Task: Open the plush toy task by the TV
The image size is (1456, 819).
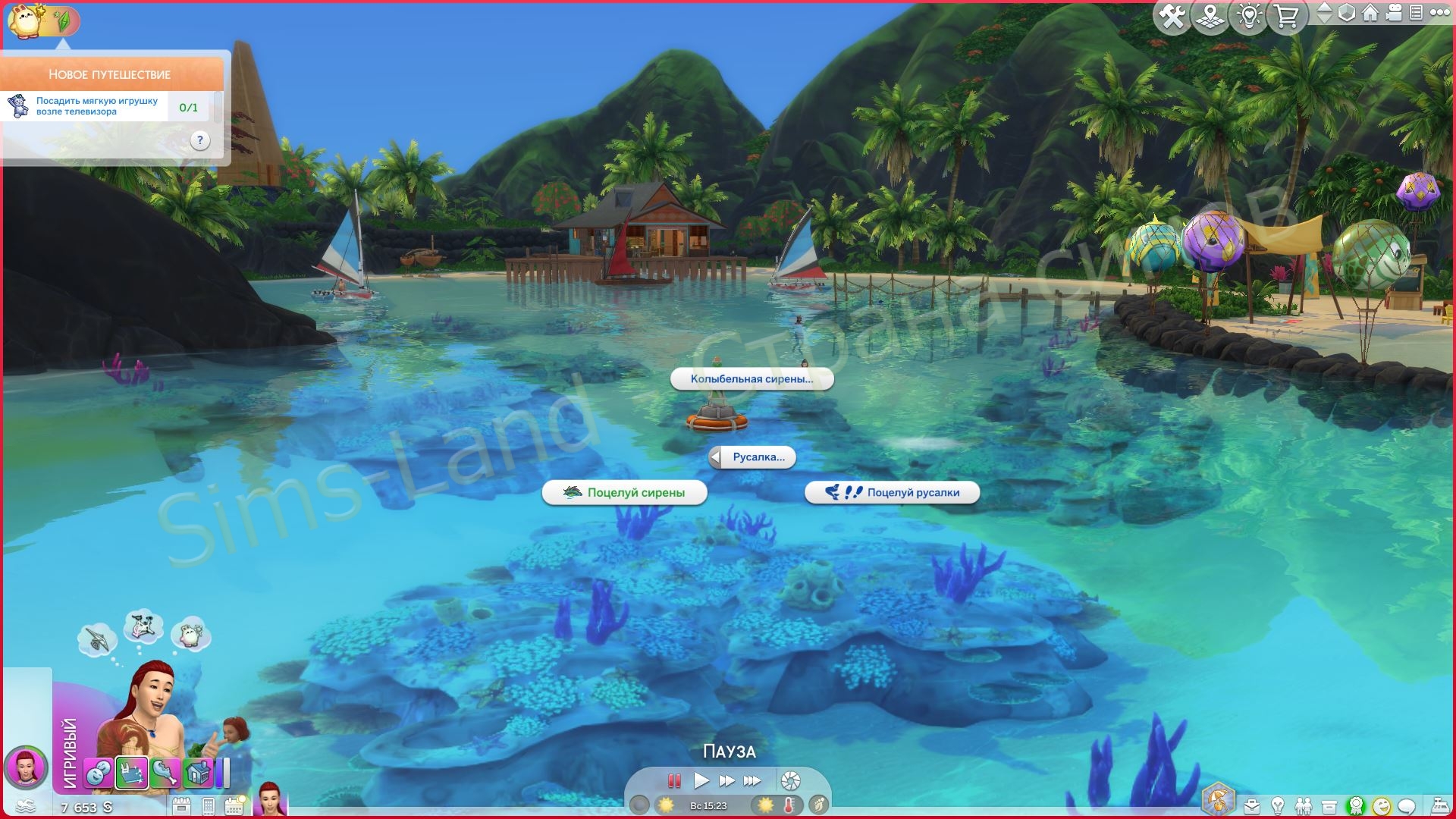Action: coord(99,106)
